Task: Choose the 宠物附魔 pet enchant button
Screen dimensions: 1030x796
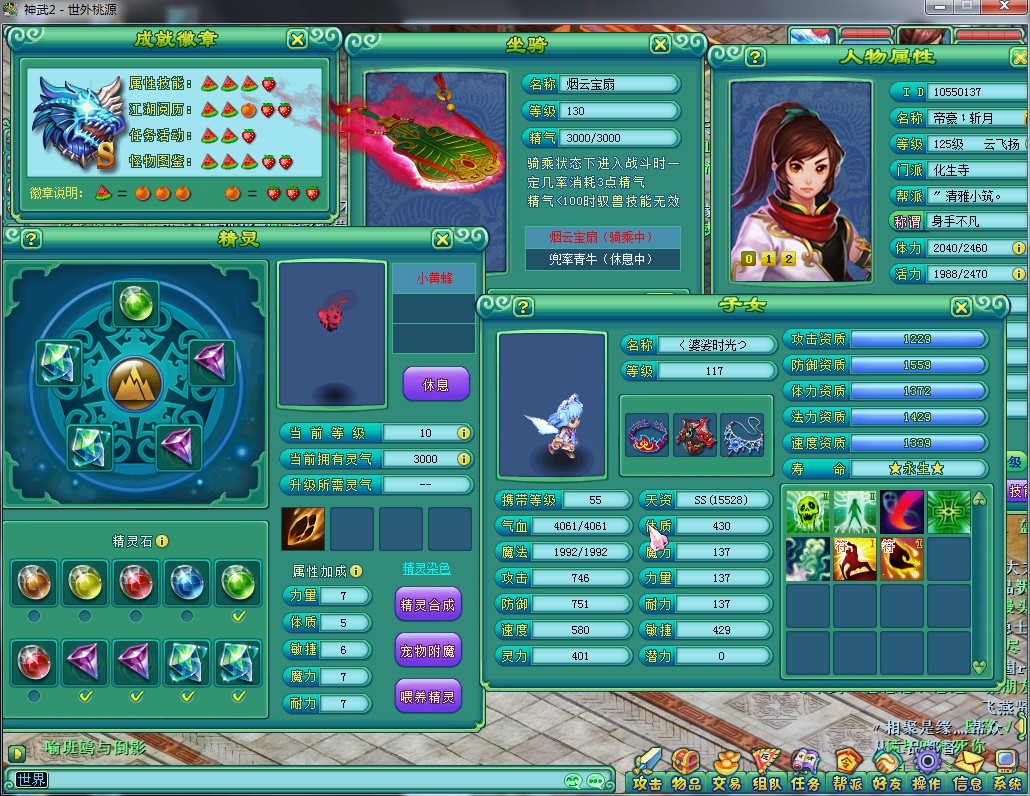Action: click(428, 650)
